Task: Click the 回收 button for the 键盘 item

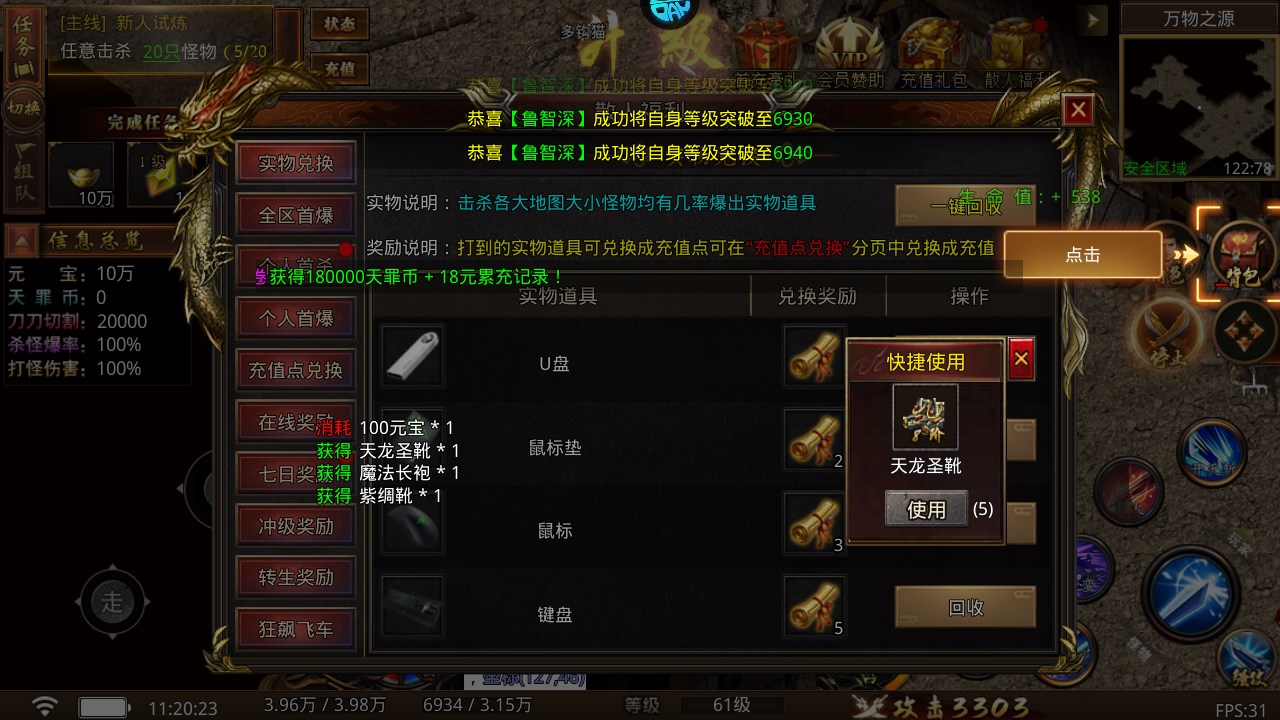Action: click(x=965, y=608)
